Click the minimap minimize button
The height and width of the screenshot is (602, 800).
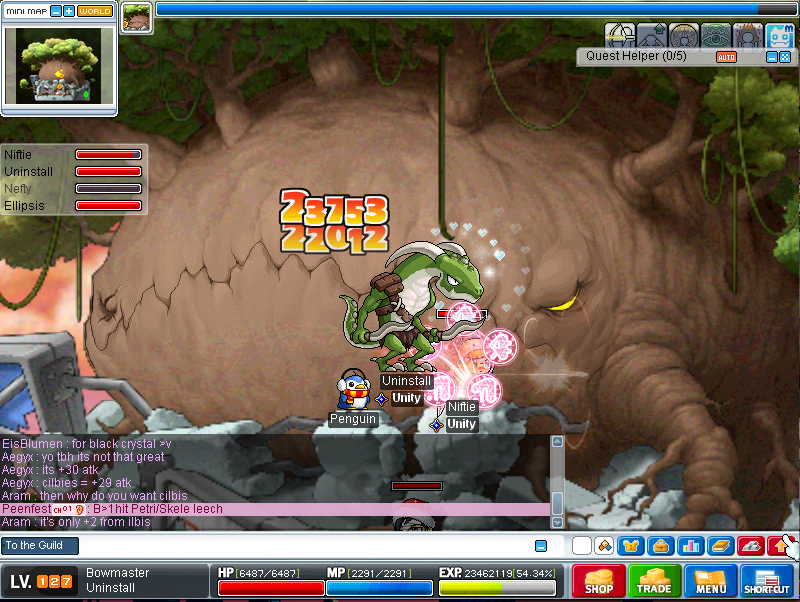pyautogui.click(x=55, y=10)
